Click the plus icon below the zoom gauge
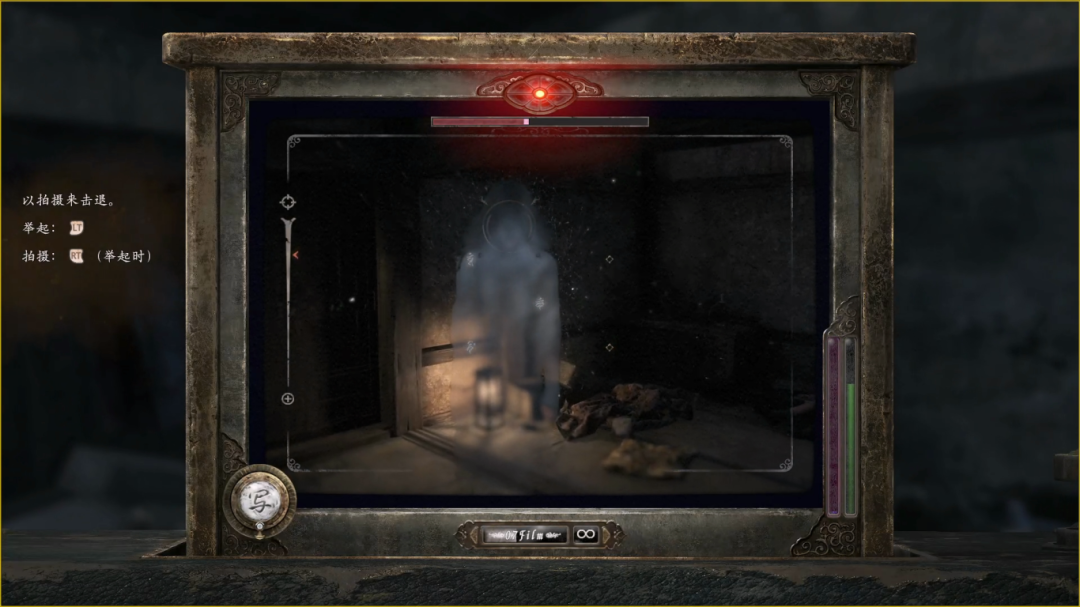1080x607 pixels. 288,399
